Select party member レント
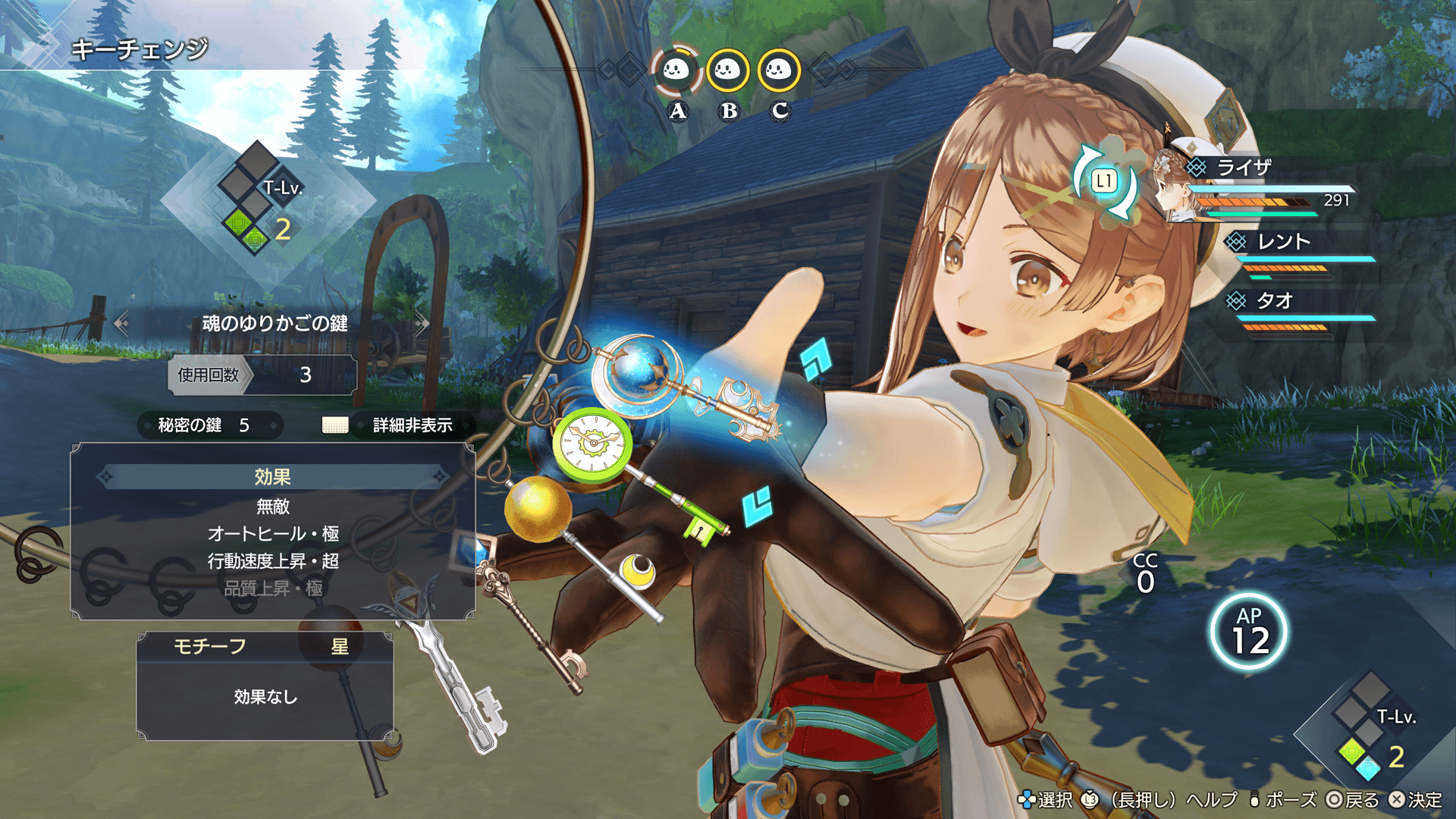Screen dimensions: 1456x819 point(1283,242)
